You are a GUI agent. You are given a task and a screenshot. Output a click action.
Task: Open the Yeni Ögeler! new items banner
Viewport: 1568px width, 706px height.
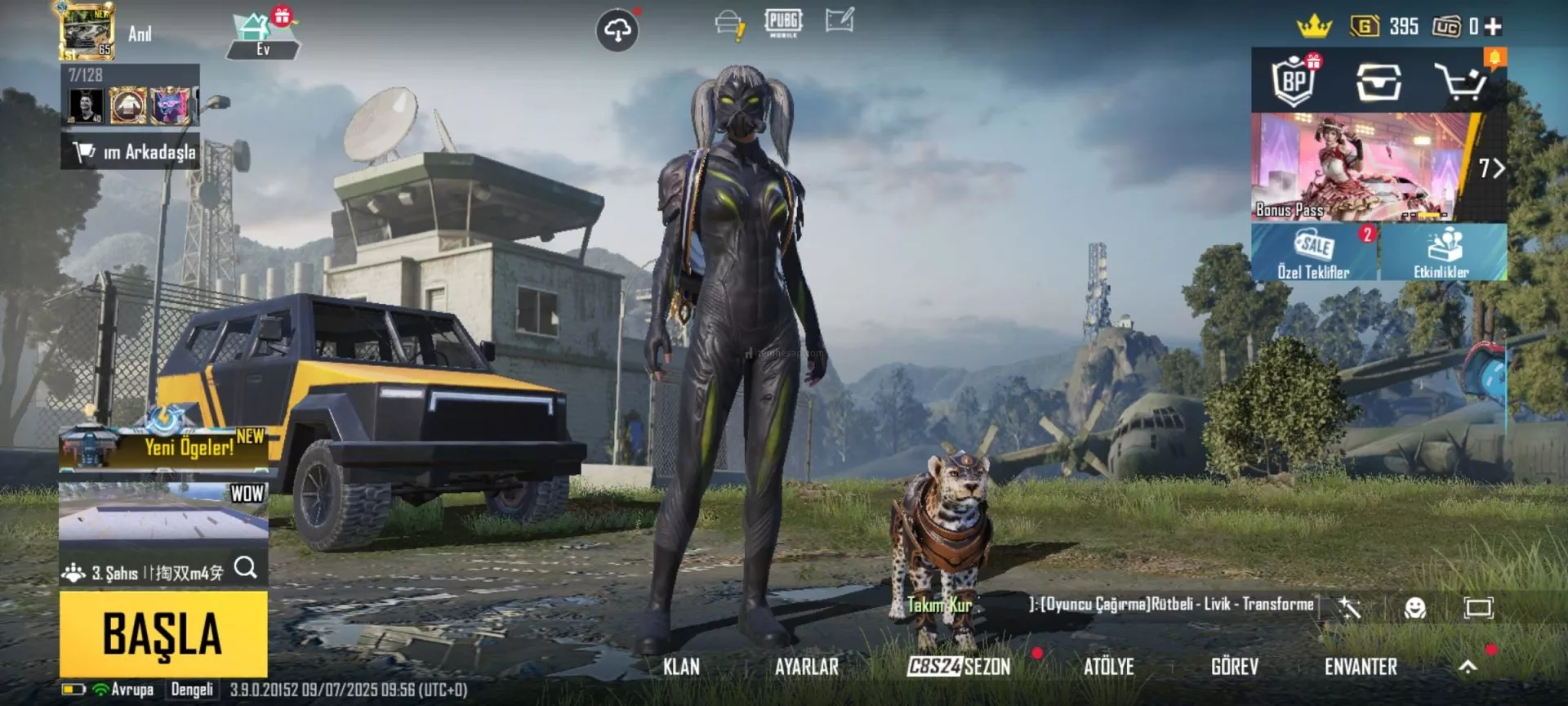(163, 445)
